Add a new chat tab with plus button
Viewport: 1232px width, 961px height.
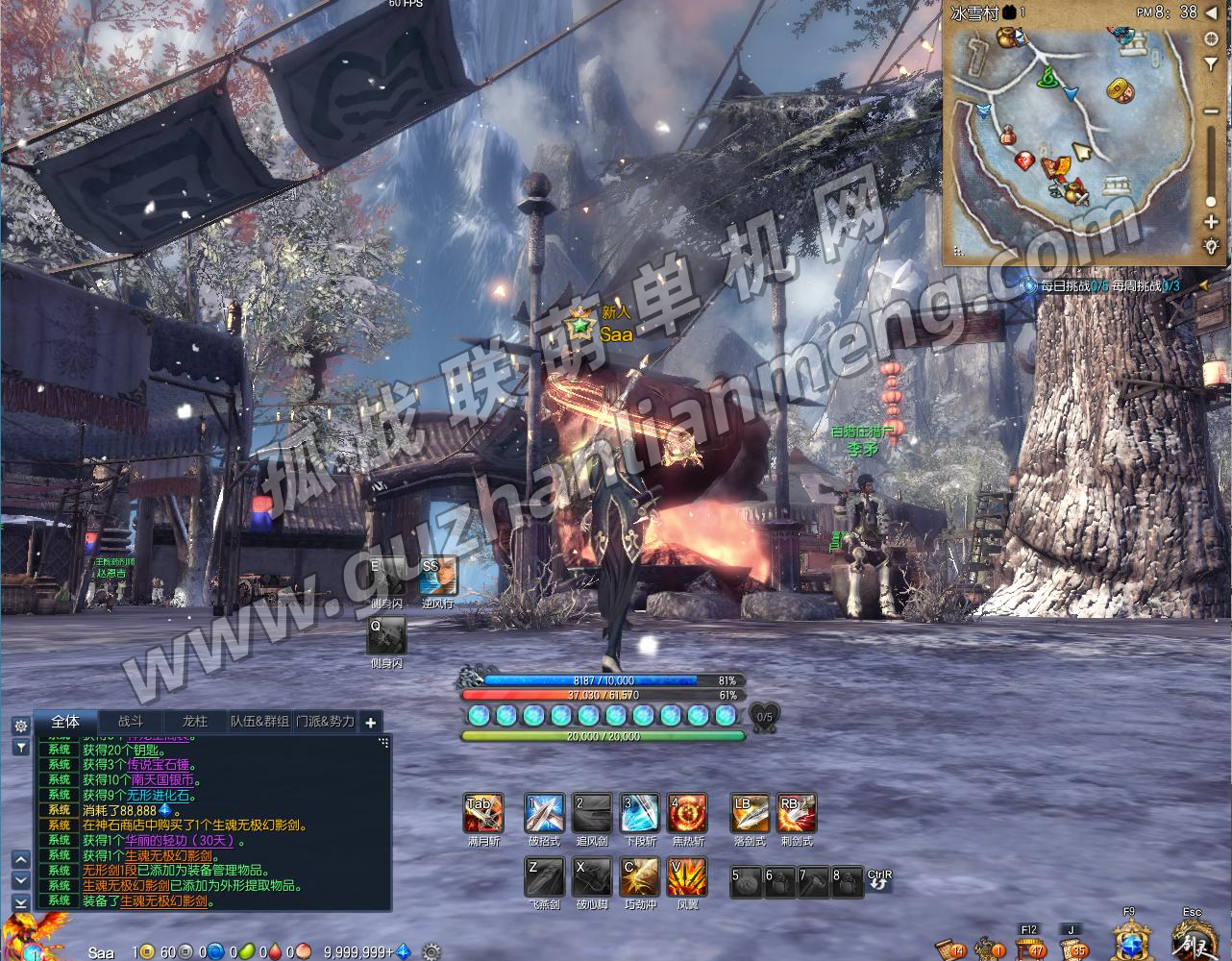[x=371, y=722]
